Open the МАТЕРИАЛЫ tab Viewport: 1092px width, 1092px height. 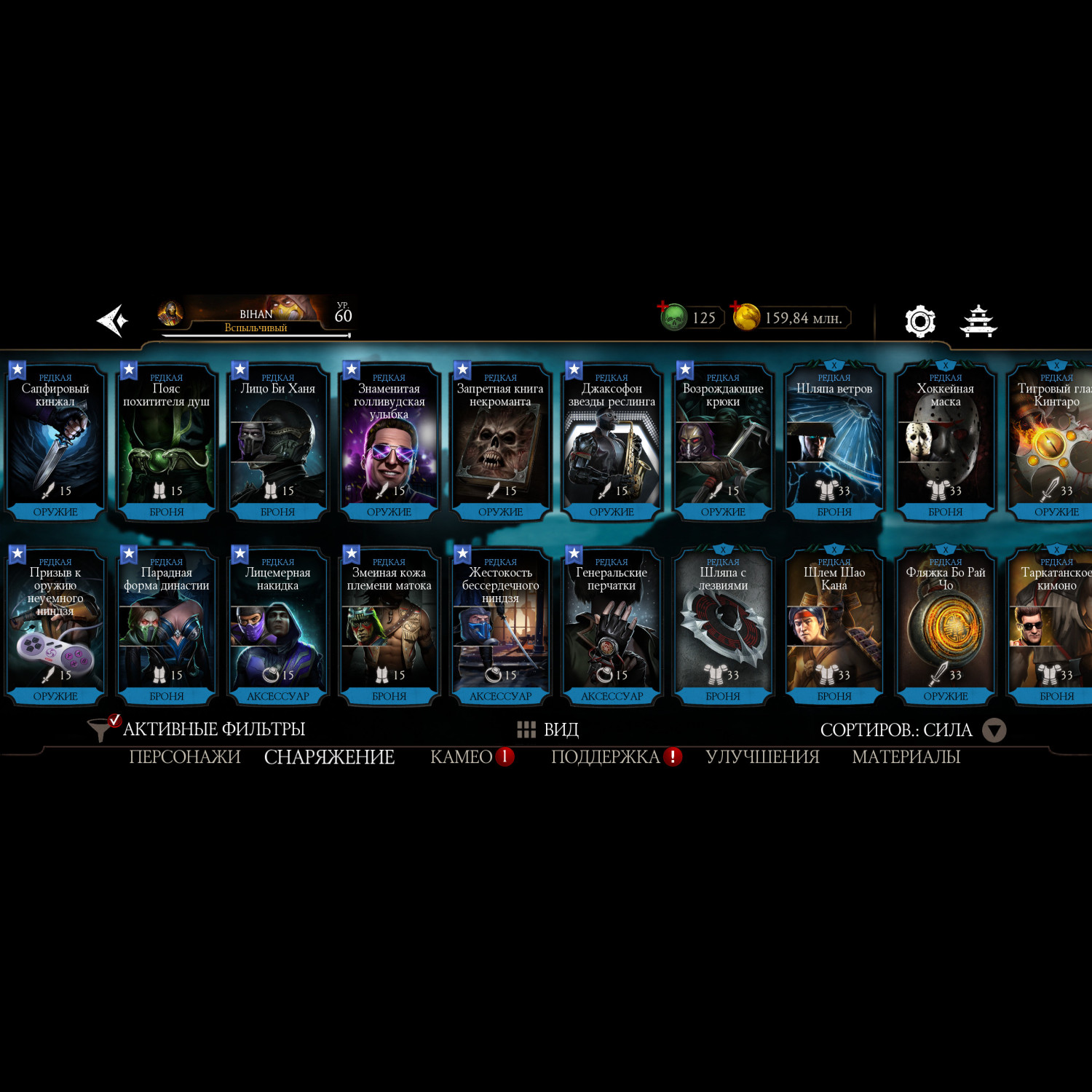(x=906, y=757)
